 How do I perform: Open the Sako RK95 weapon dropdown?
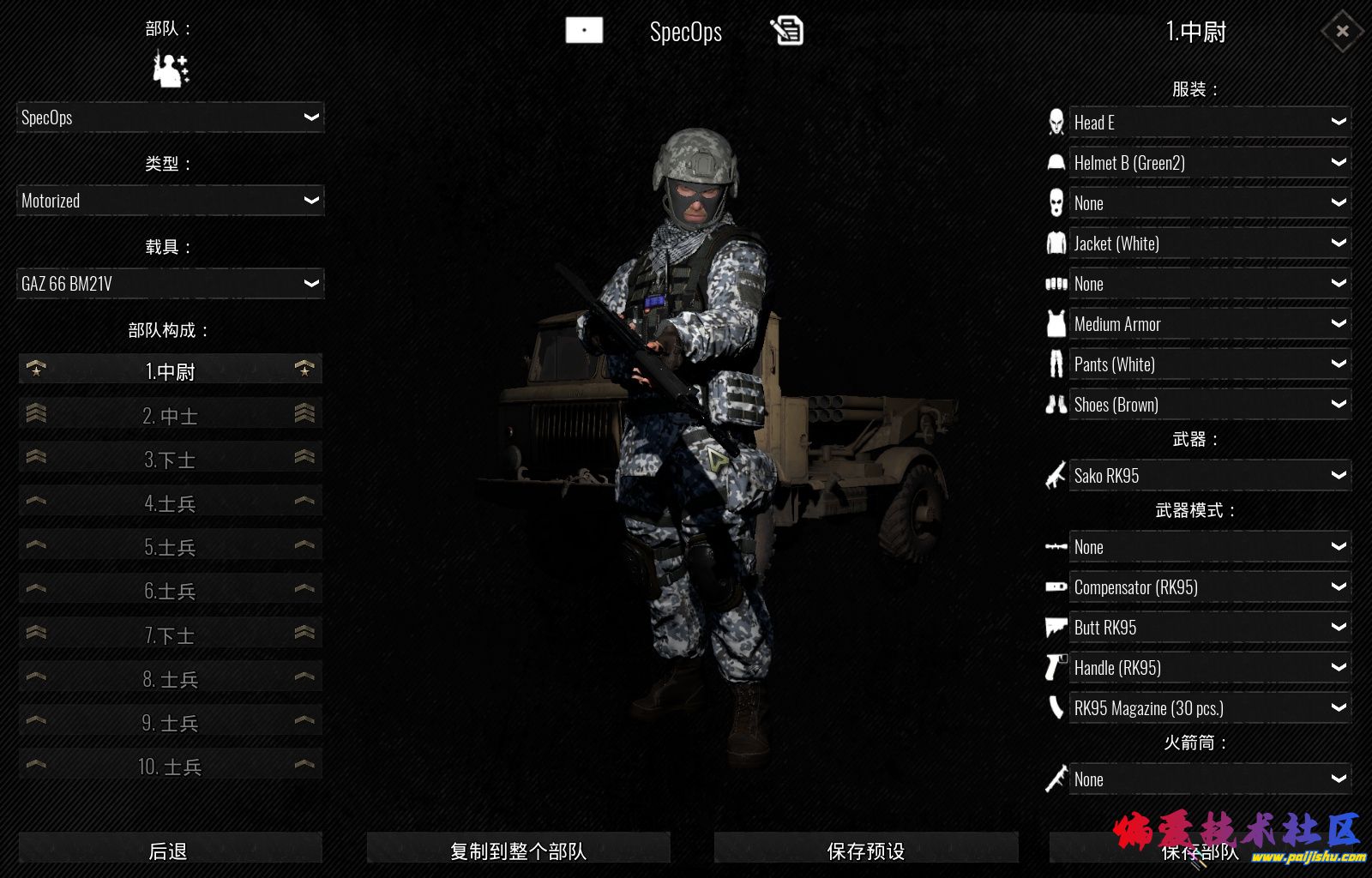[1209, 476]
